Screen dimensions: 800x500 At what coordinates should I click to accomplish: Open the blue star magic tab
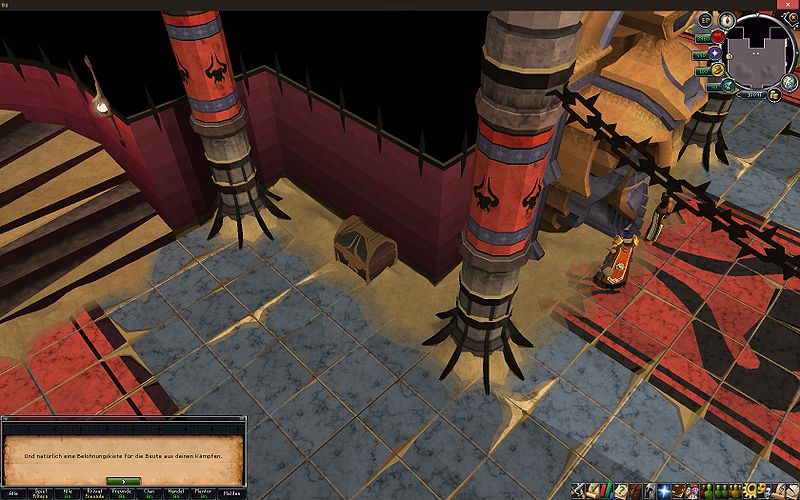[x=663, y=491]
